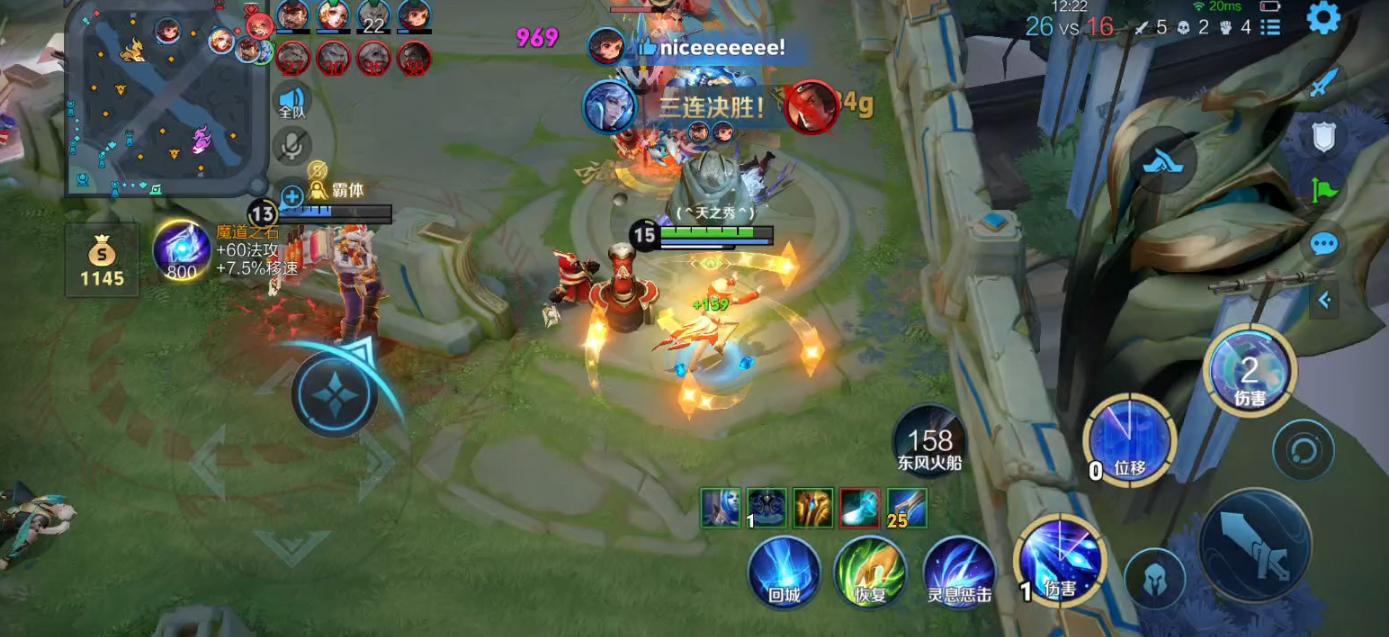
Task: Tap the large sword basic attack button
Action: pyautogui.click(x=1254, y=546)
